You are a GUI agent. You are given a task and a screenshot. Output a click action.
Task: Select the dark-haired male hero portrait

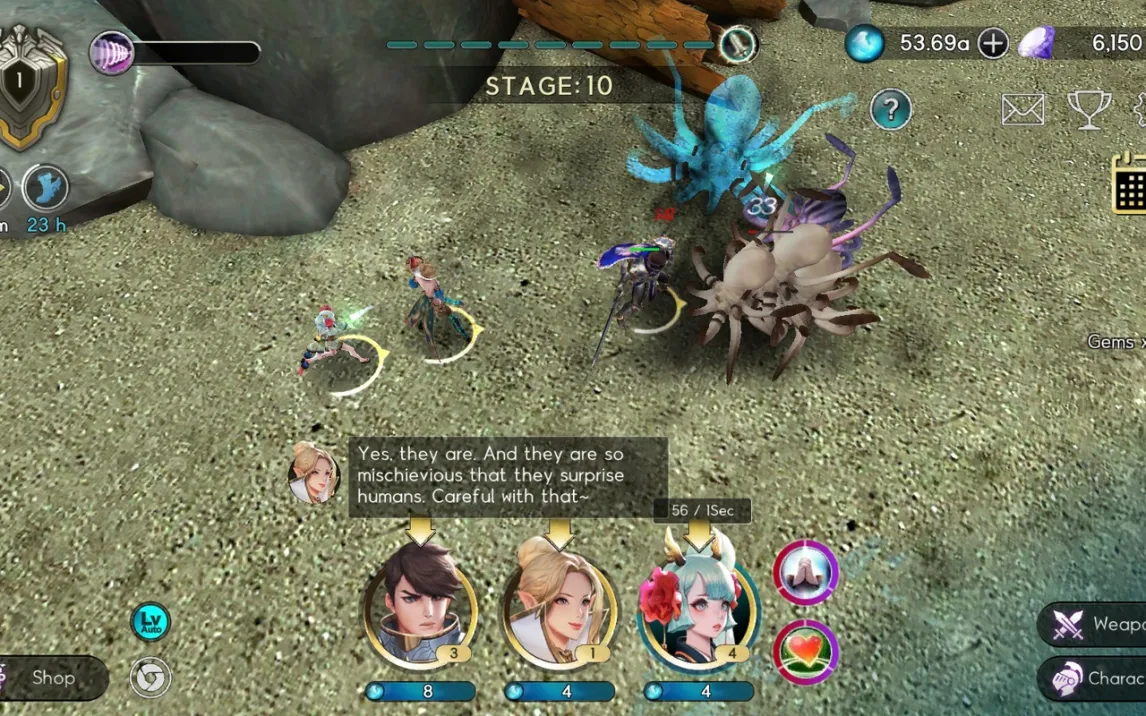[420, 605]
